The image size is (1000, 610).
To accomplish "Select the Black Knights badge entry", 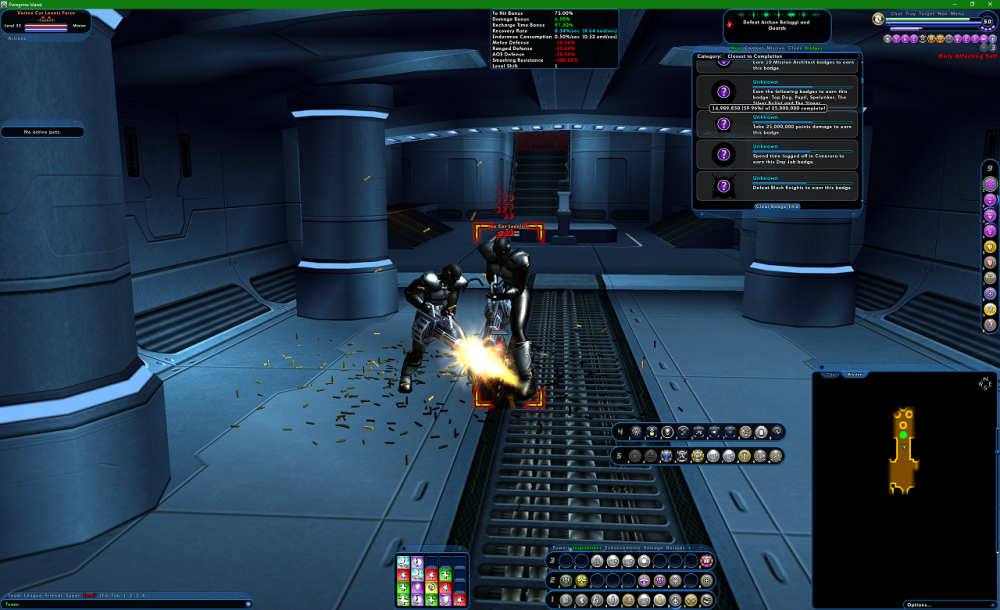I will pos(776,185).
